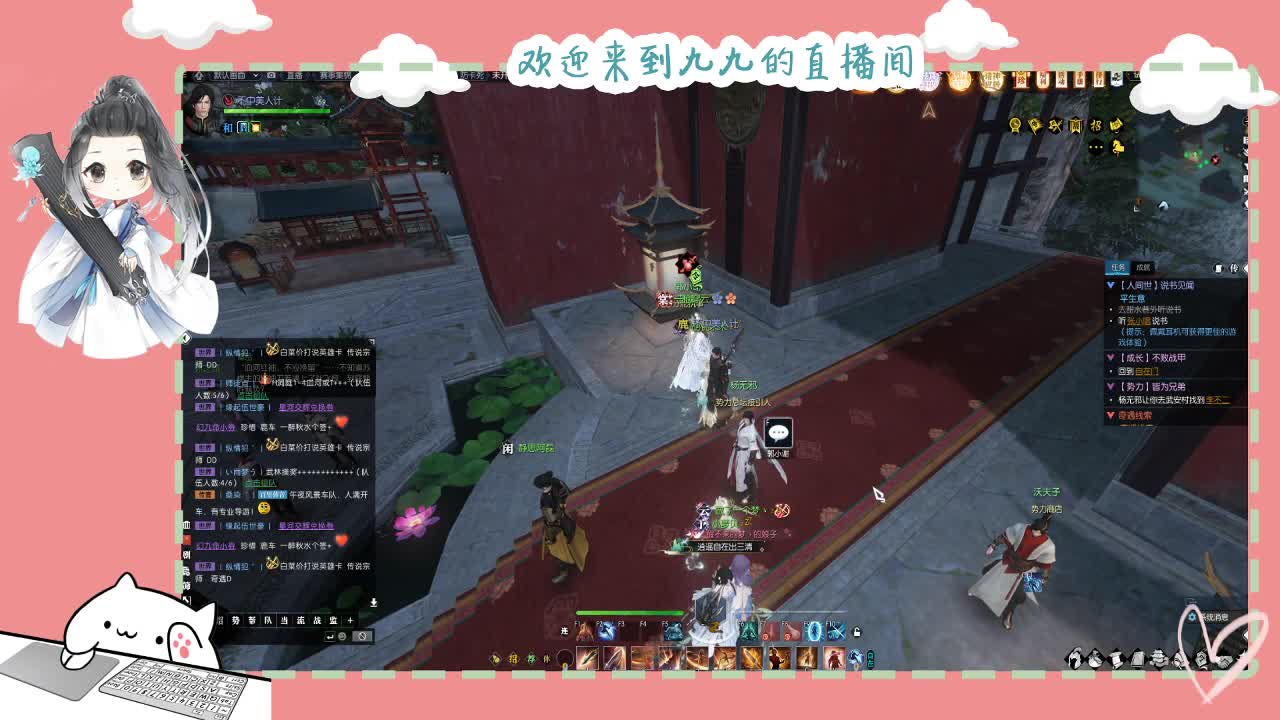Toggle the lock icon at the skill bar's right end
Viewport: 1280px width, 720px height.
pos(857,632)
